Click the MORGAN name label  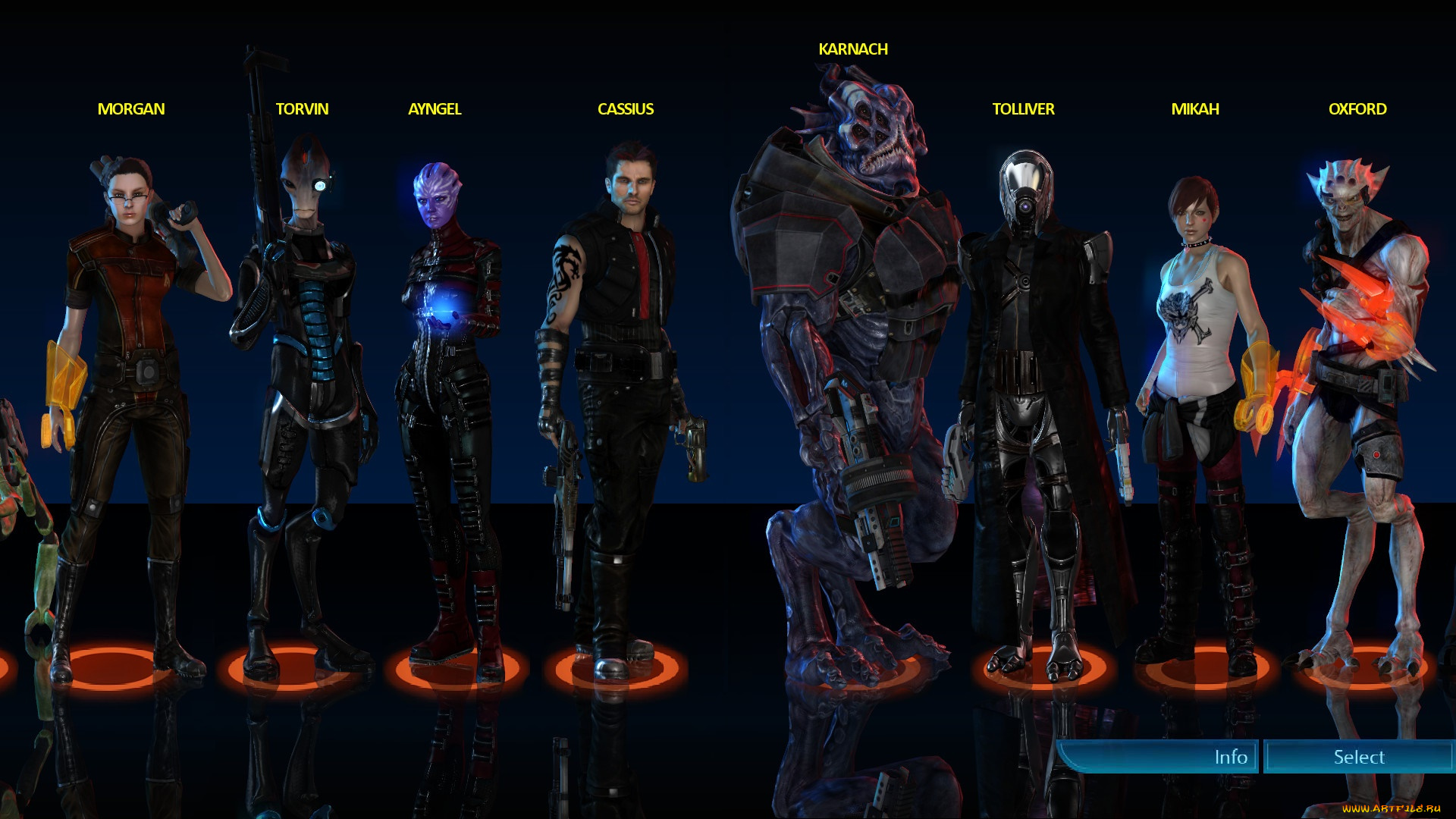tap(130, 109)
